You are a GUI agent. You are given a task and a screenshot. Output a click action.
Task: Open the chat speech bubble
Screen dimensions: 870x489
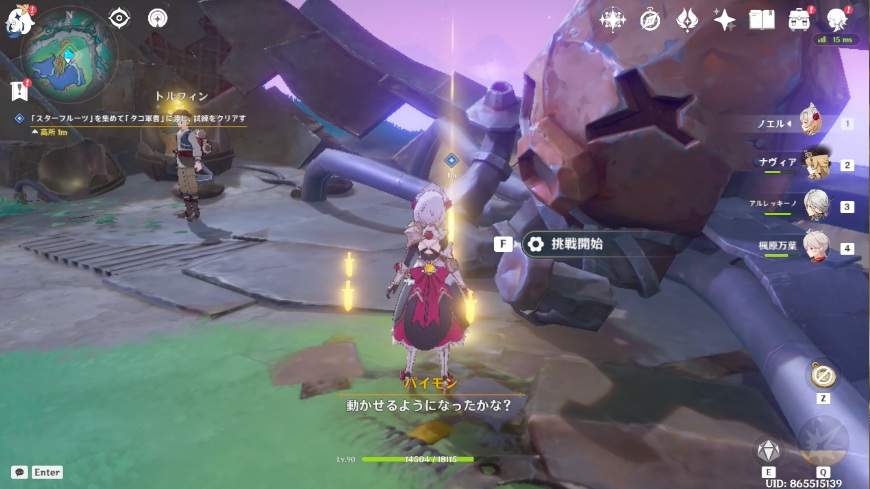pyautogui.click(x=19, y=472)
